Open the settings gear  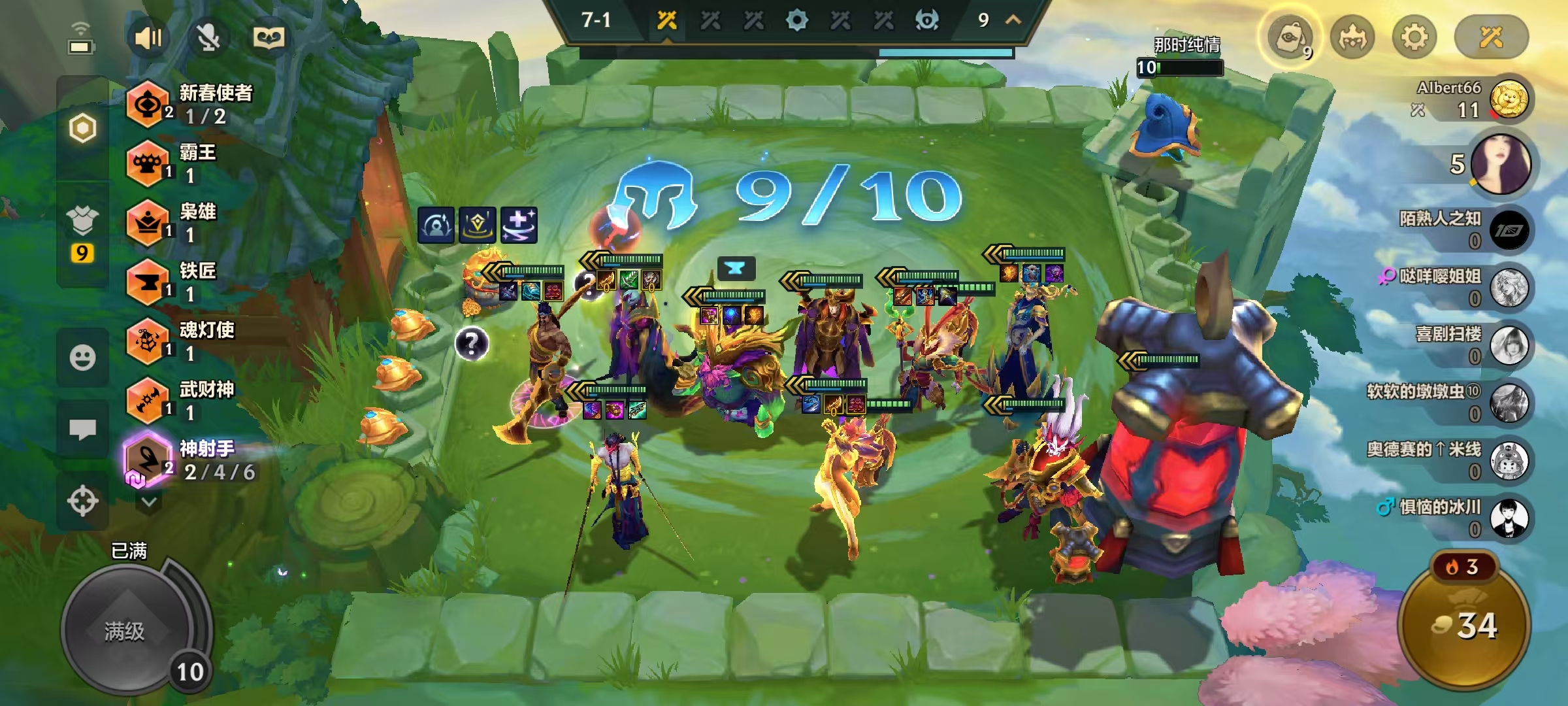point(1414,37)
